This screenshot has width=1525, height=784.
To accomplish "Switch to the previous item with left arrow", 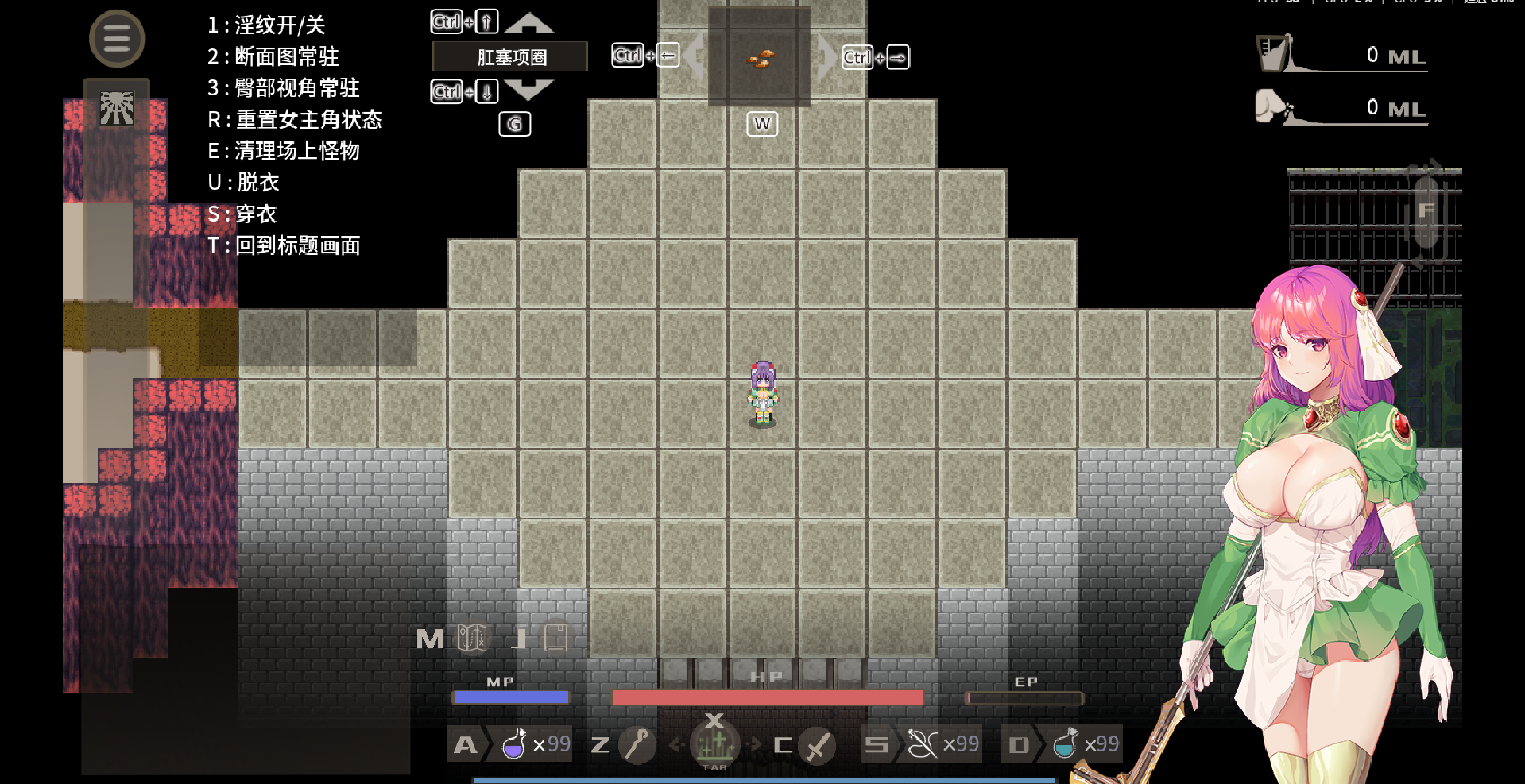I will coord(695,56).
